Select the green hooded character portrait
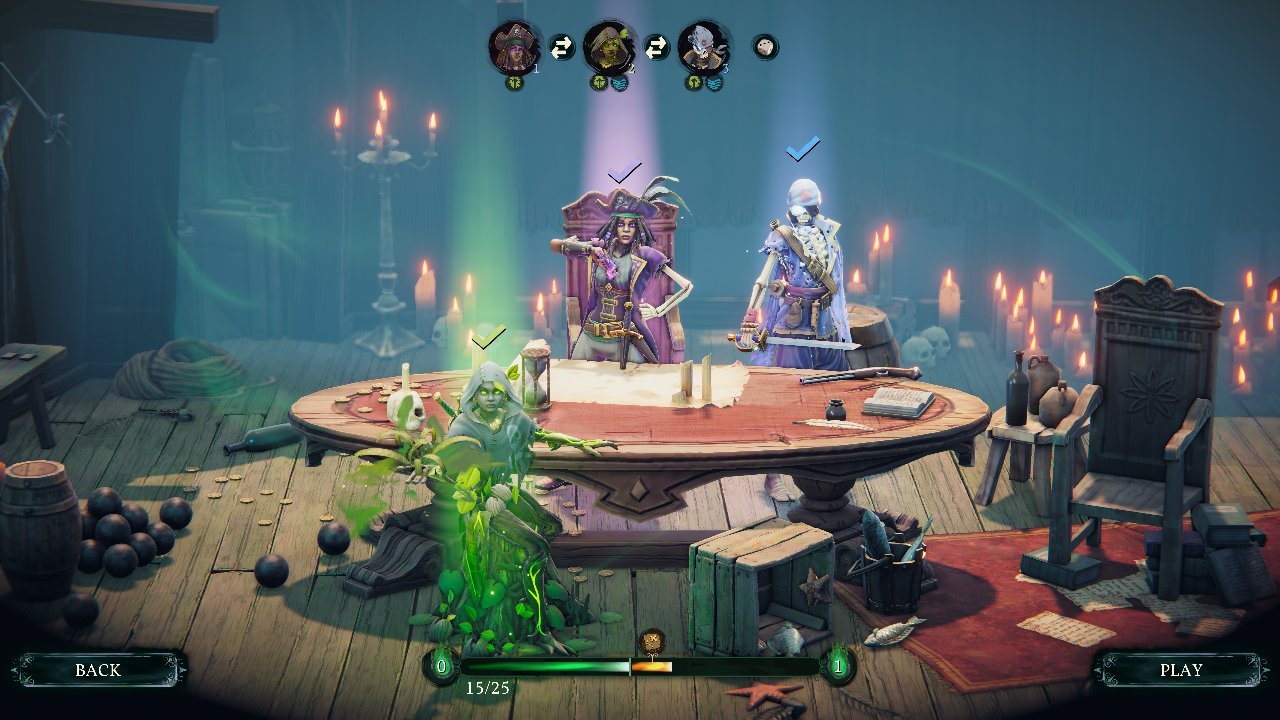This screenshot has height=720, width=1280. click(608, 47)
